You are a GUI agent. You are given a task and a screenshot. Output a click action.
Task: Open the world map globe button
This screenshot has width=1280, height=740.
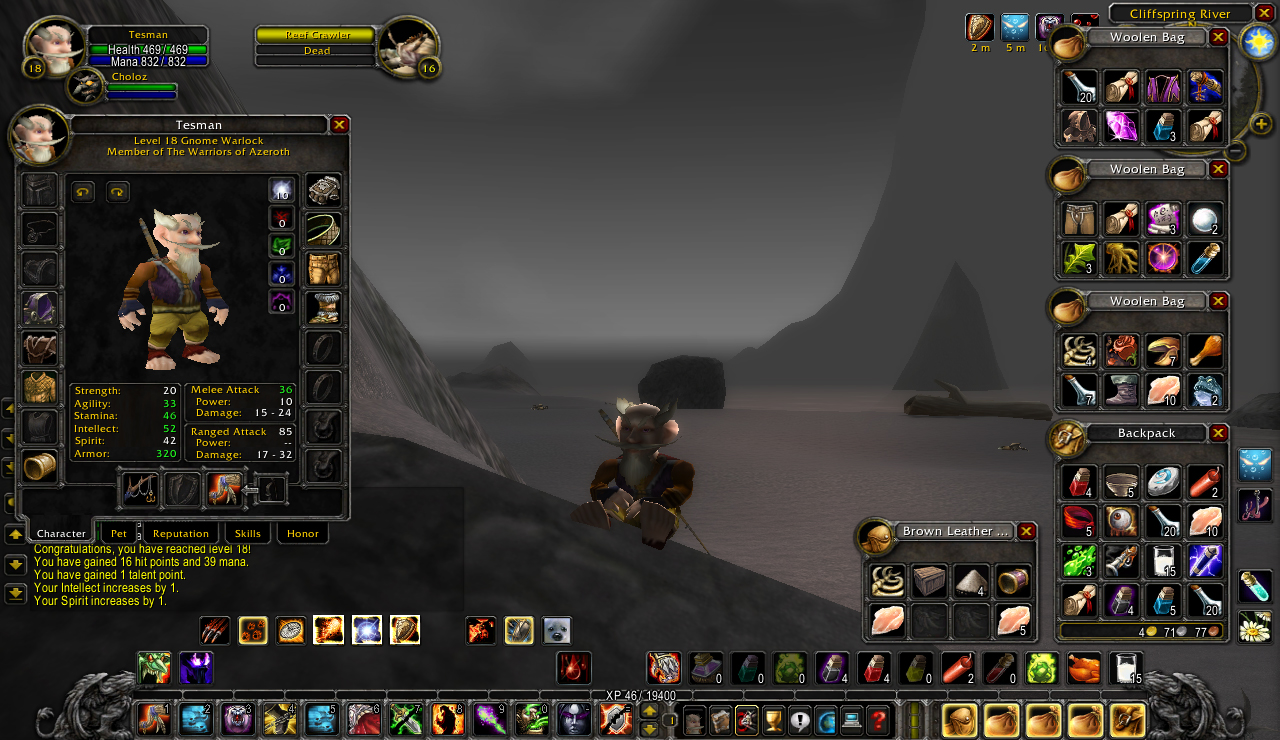pos(825,719)
